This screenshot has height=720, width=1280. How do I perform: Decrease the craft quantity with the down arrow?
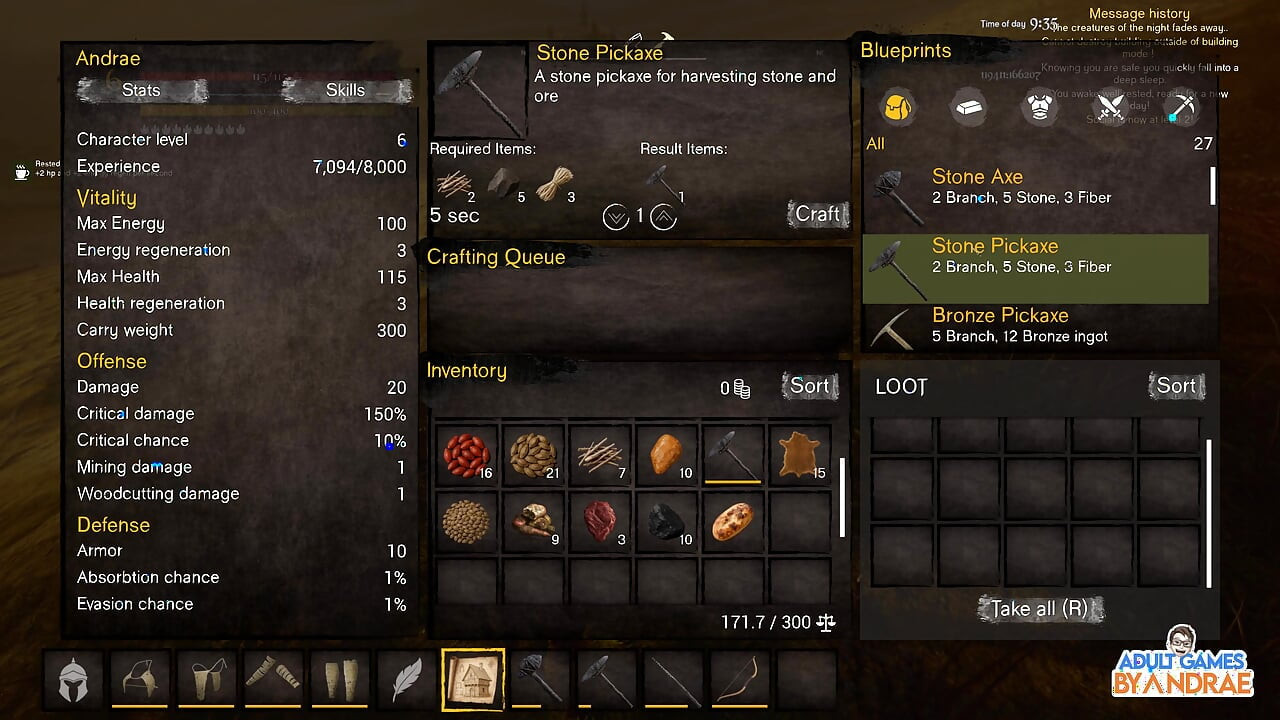pos(616,216)
